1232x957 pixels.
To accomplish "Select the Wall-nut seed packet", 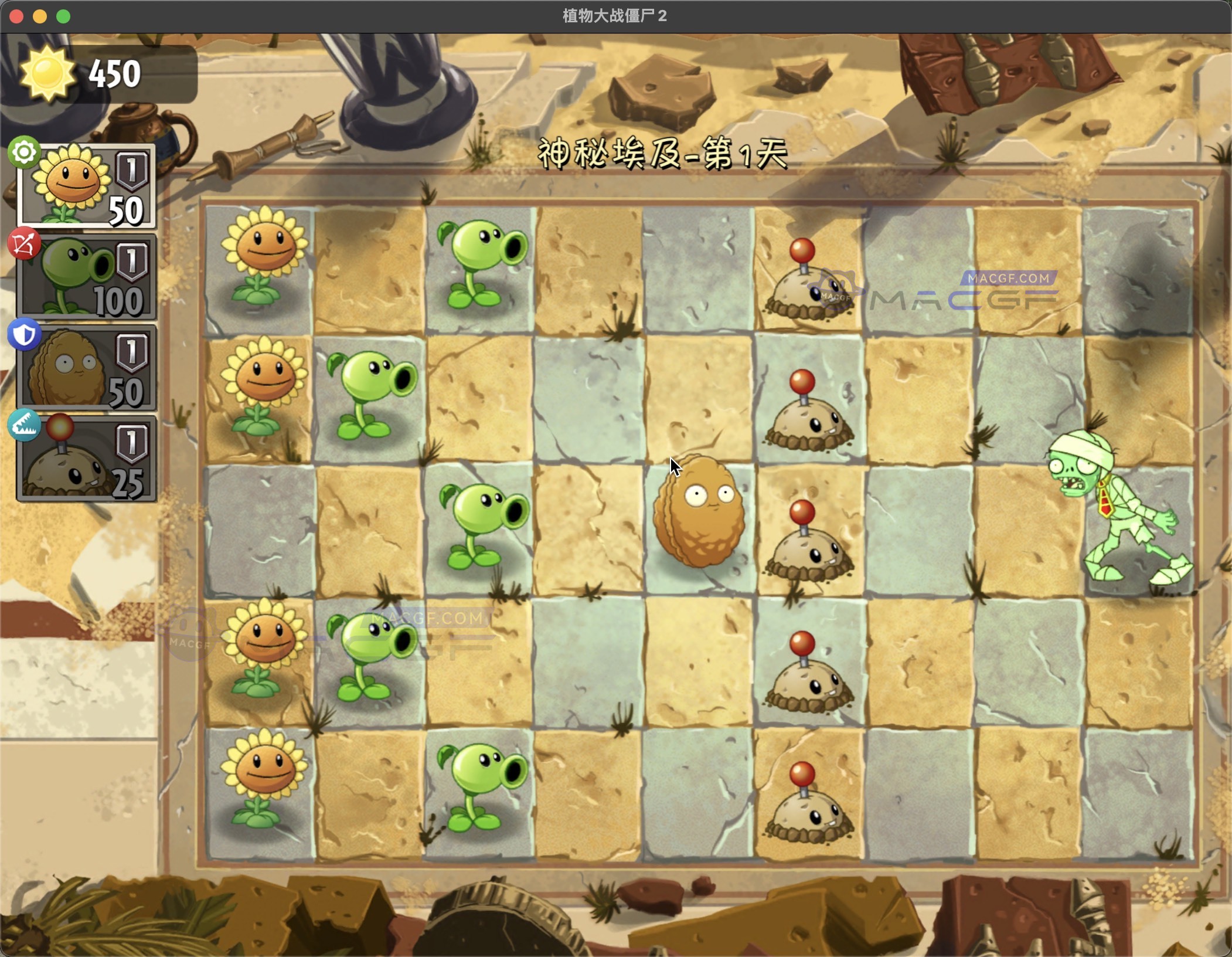I will click(x=88, y=366).
